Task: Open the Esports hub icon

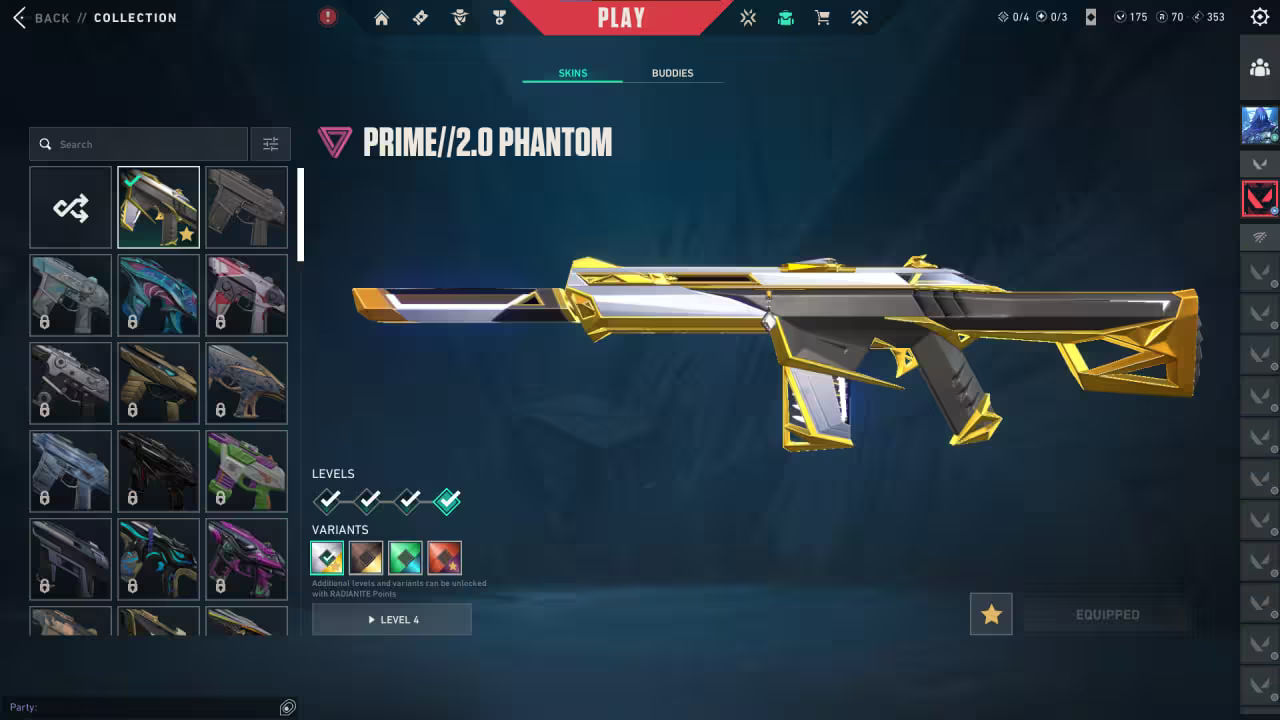Action: click(747, 17)
